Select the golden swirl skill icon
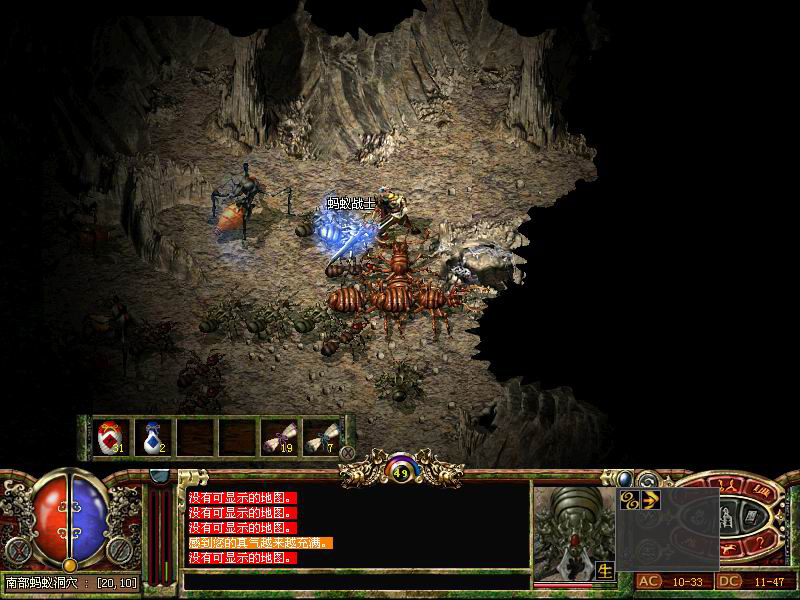 pyautogui.click(x=630, y=498)
